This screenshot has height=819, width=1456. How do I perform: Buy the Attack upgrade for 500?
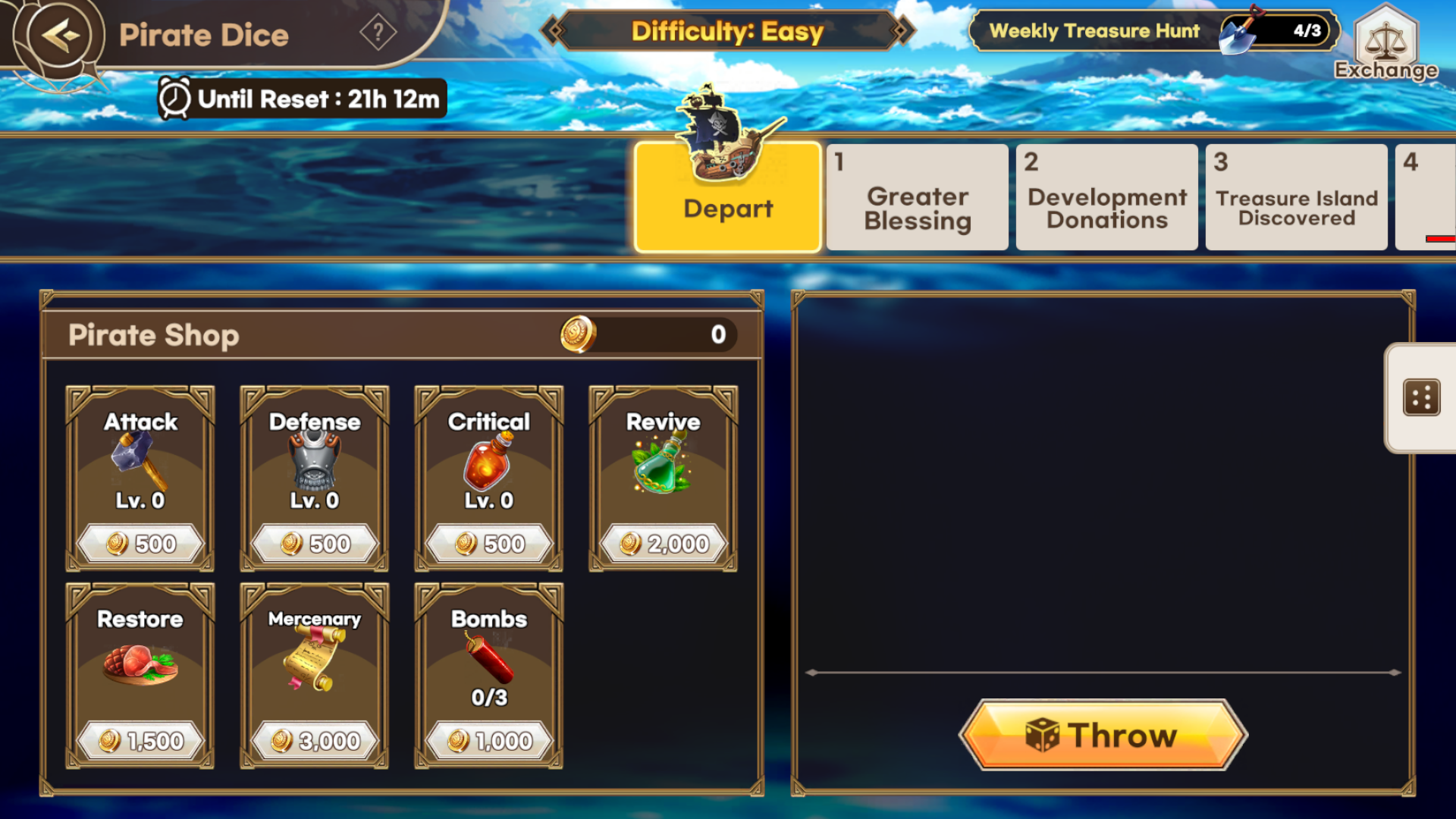140,543
